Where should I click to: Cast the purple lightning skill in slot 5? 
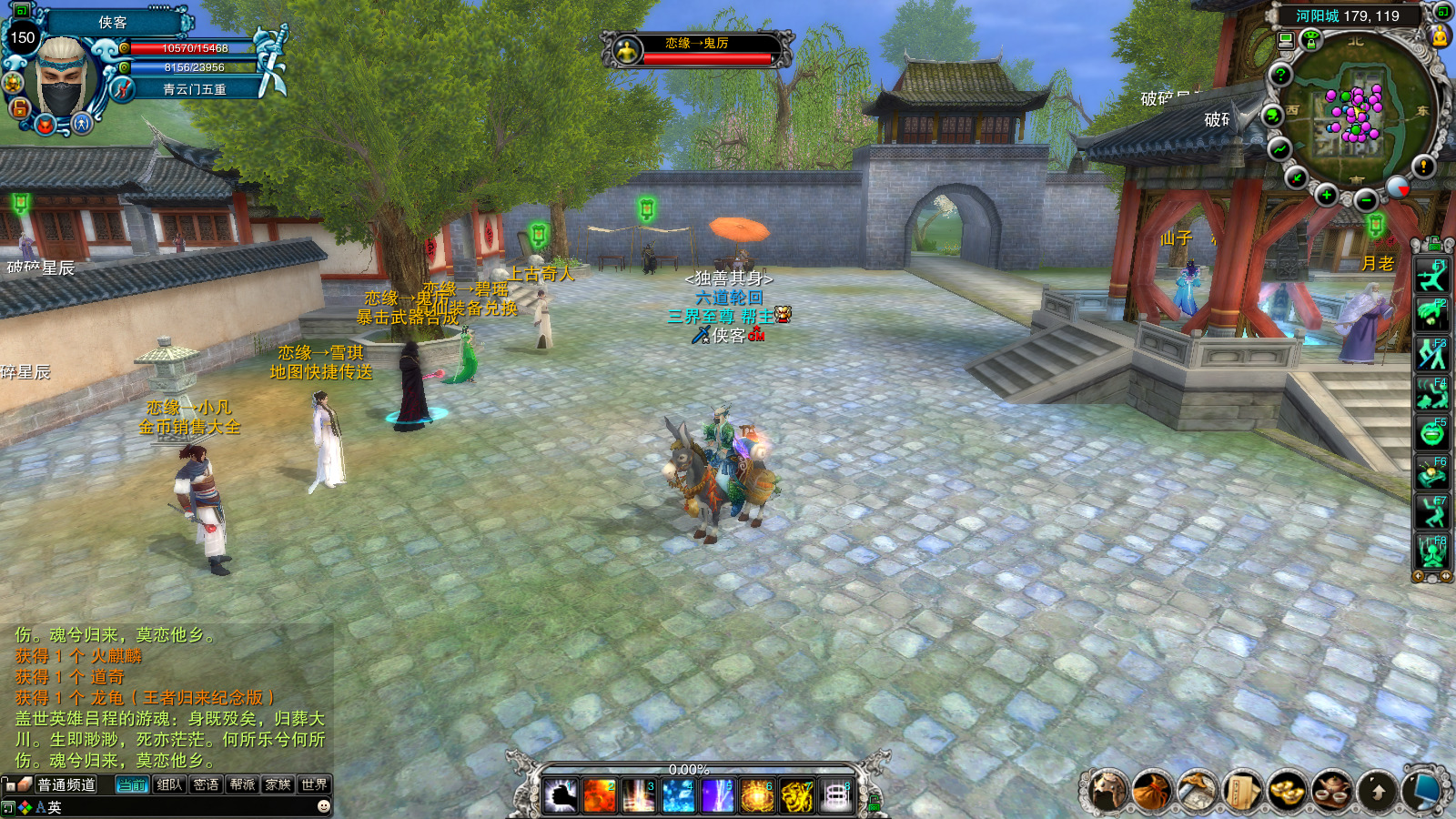[x=717, y=796]
